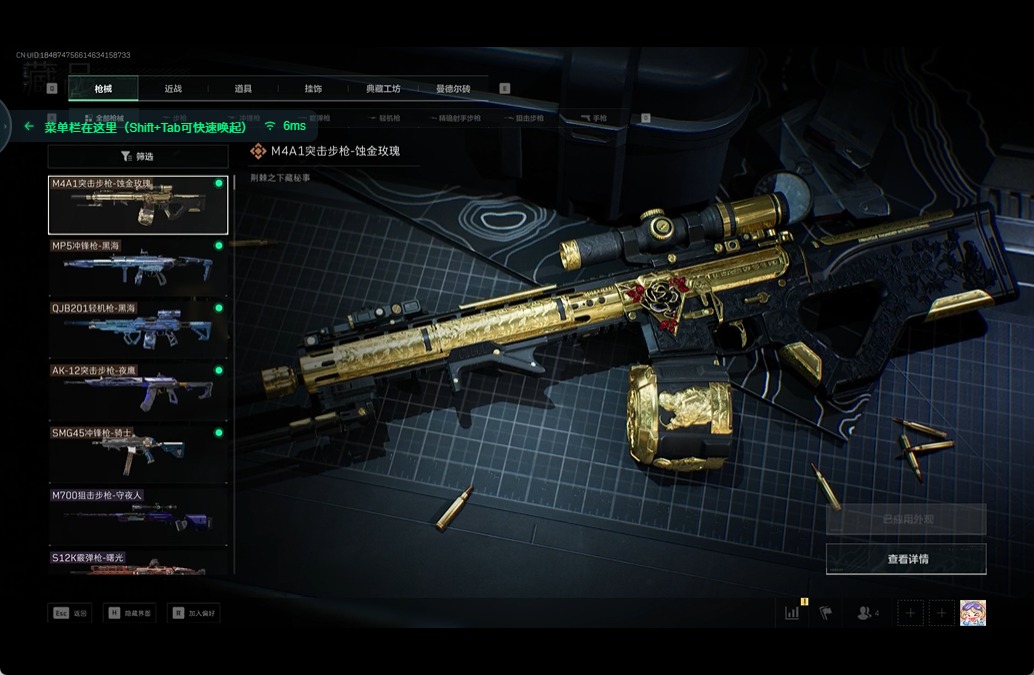Open the bar chart stats icon

click(x=792, y=613)
